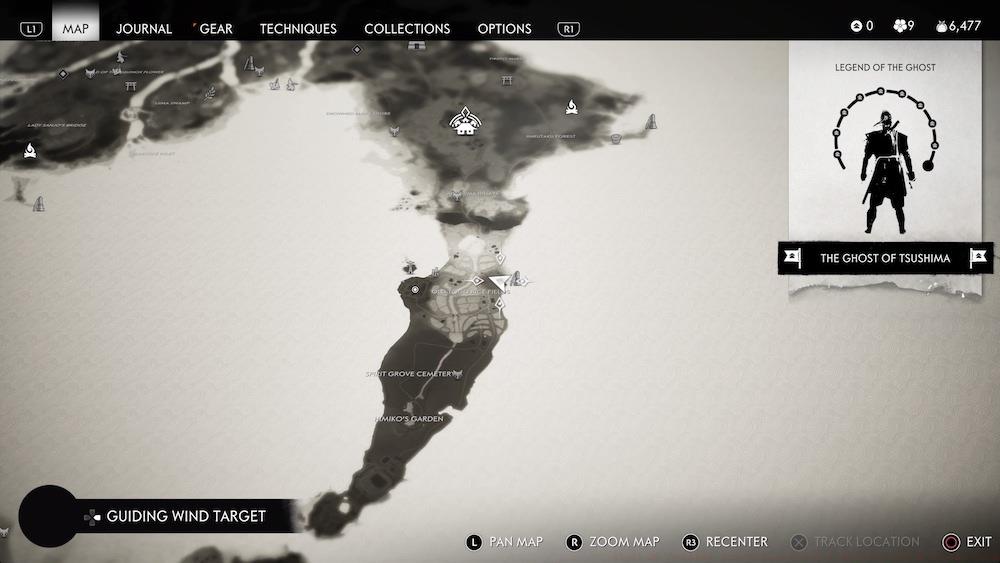Viewport: 1000px width, 563px height.
Task: Open The Ghost of Tsushima legend banner
Action: click(885, 258)
